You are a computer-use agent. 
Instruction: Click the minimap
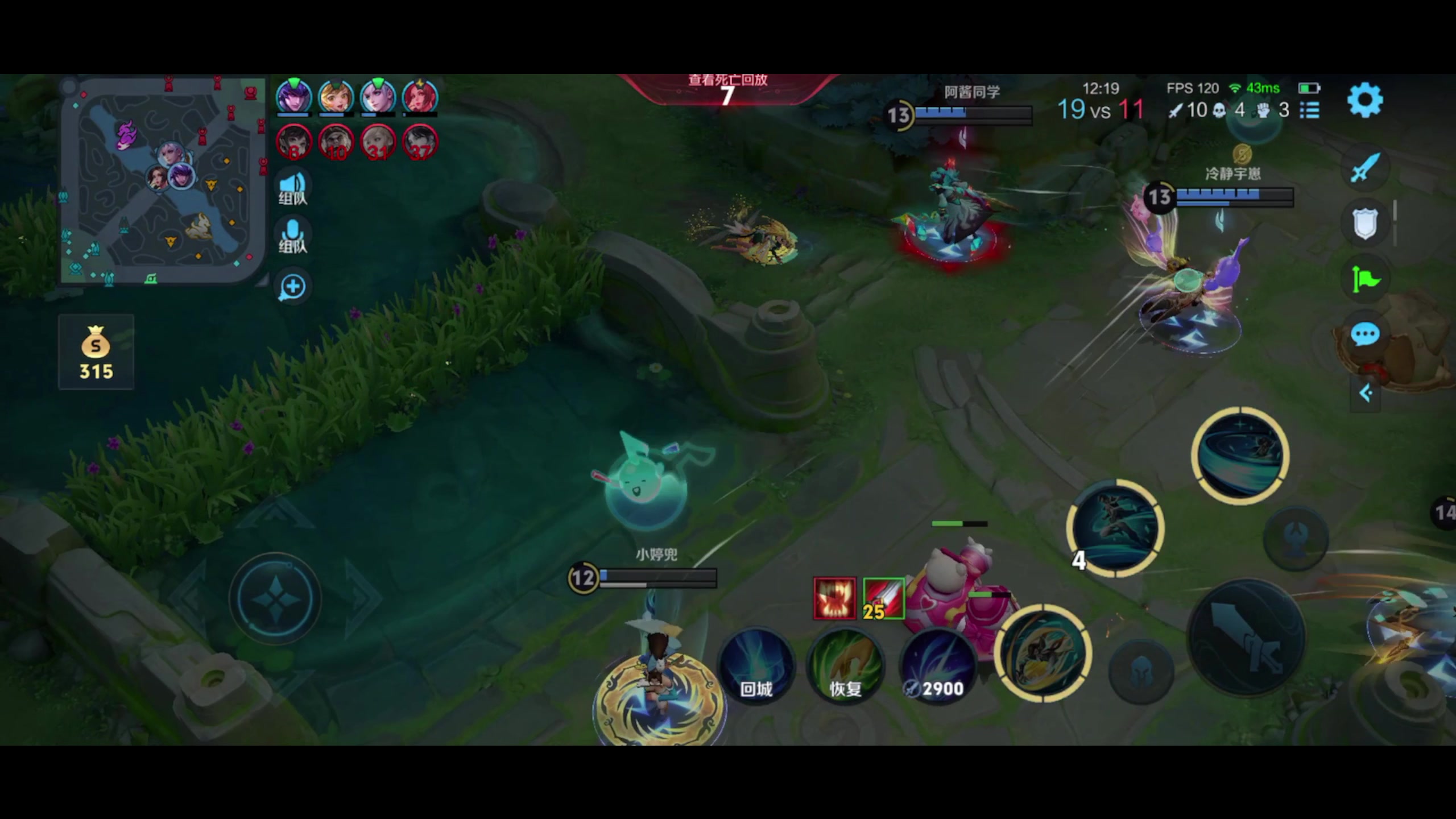click(162, 181)
